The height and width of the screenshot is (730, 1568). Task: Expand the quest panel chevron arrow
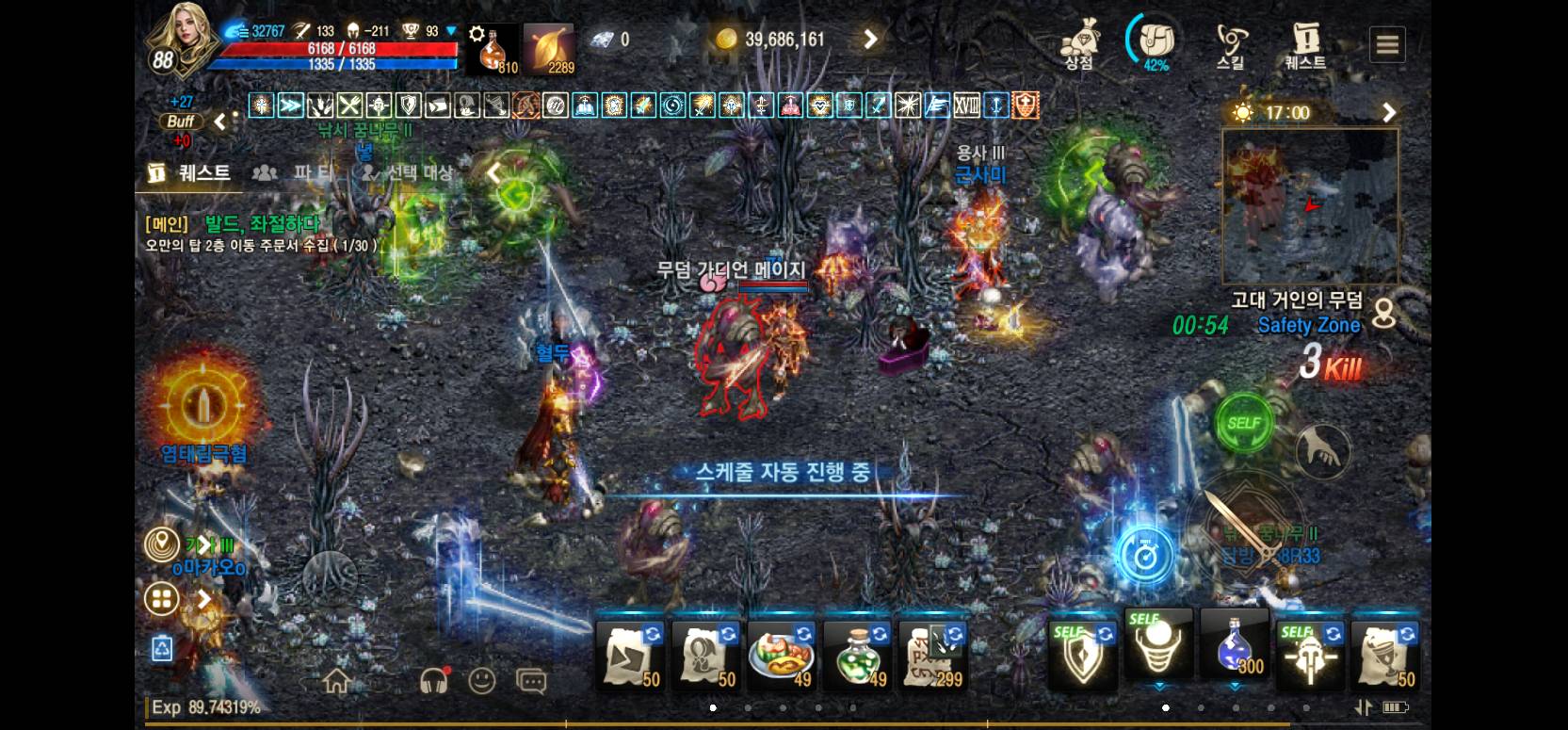click(x=493, y=172)
